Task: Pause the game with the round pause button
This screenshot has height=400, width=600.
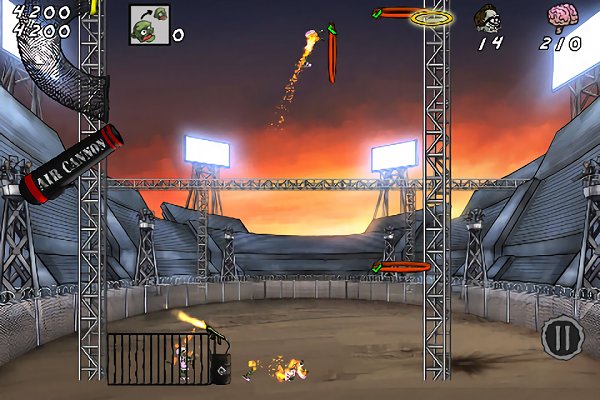Action: (x=561, y=337)
